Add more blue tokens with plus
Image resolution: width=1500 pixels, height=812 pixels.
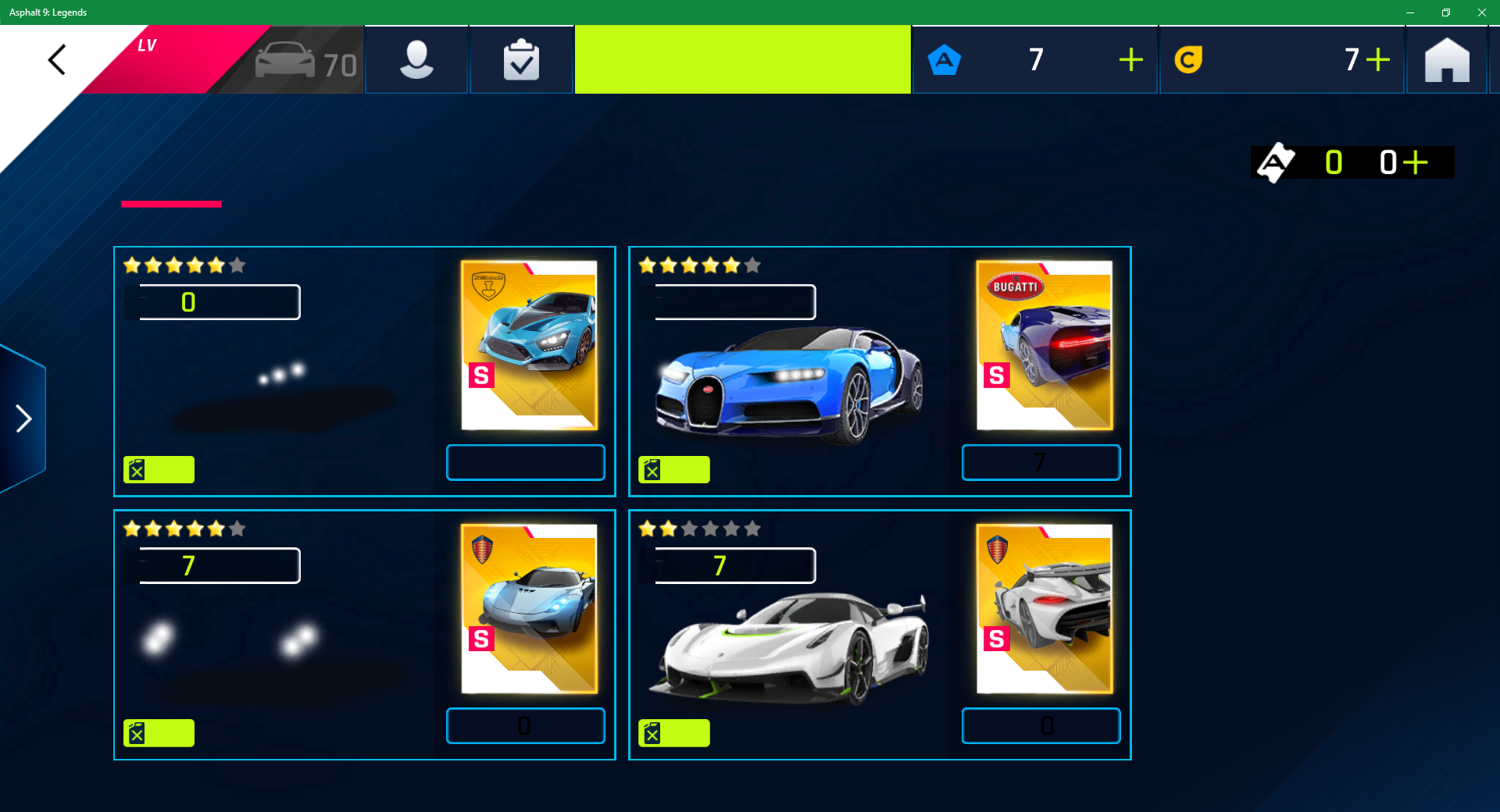pos(1130,60)
